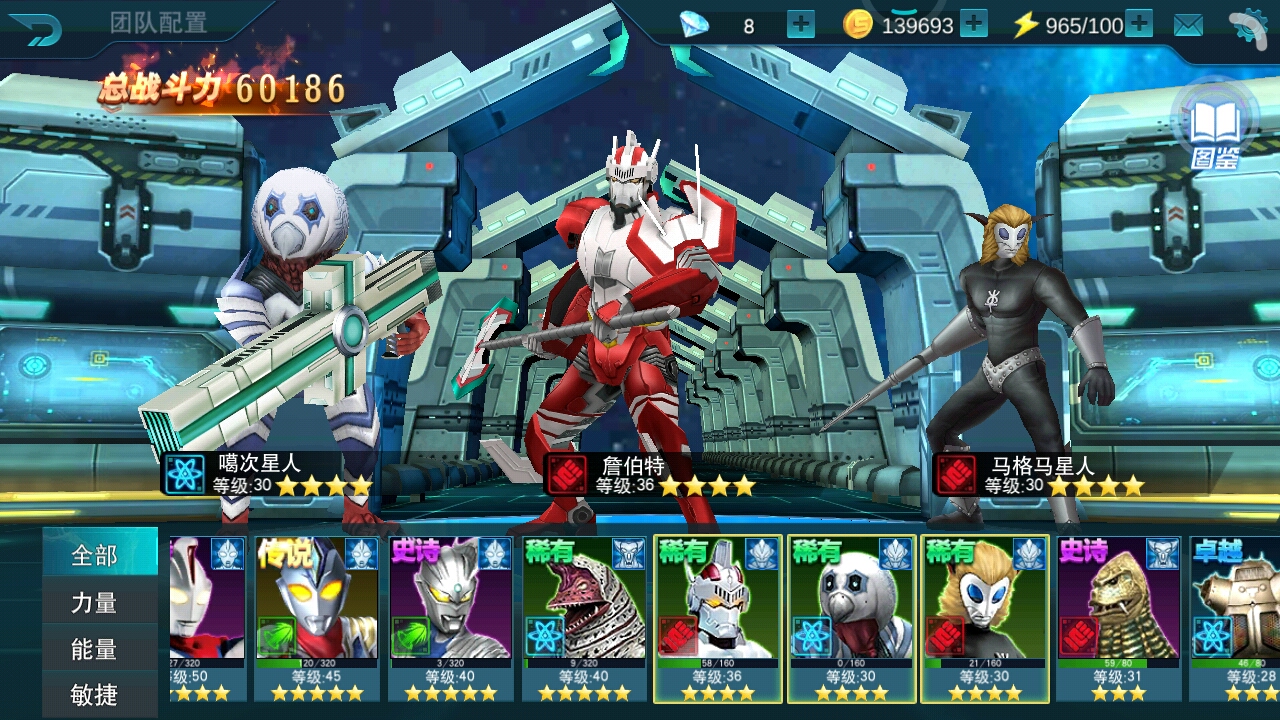
Task: Select the 卓越 level 28 robot card
Action: tap(1235, 618)
